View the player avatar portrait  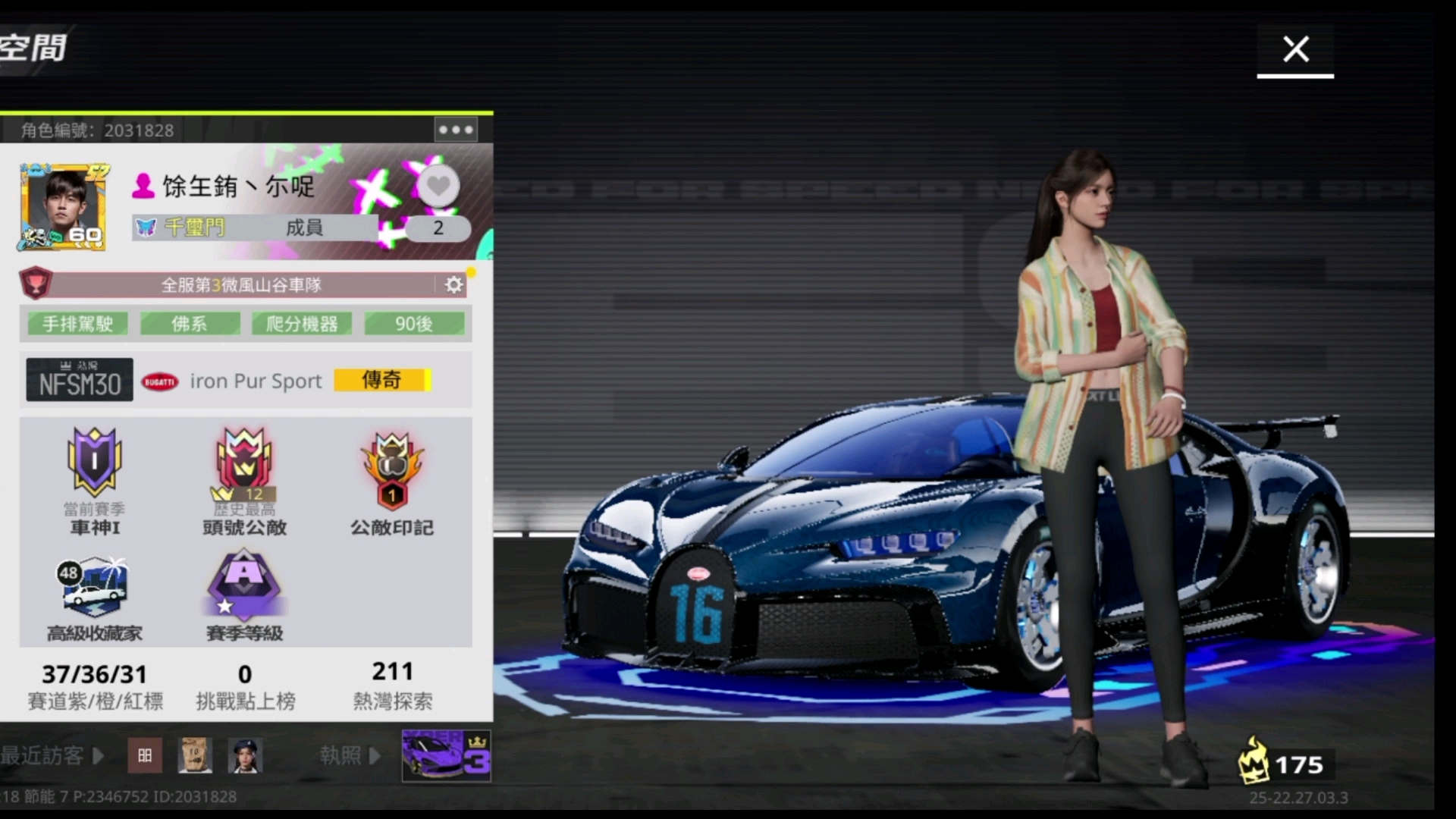(x=63, y=207)
